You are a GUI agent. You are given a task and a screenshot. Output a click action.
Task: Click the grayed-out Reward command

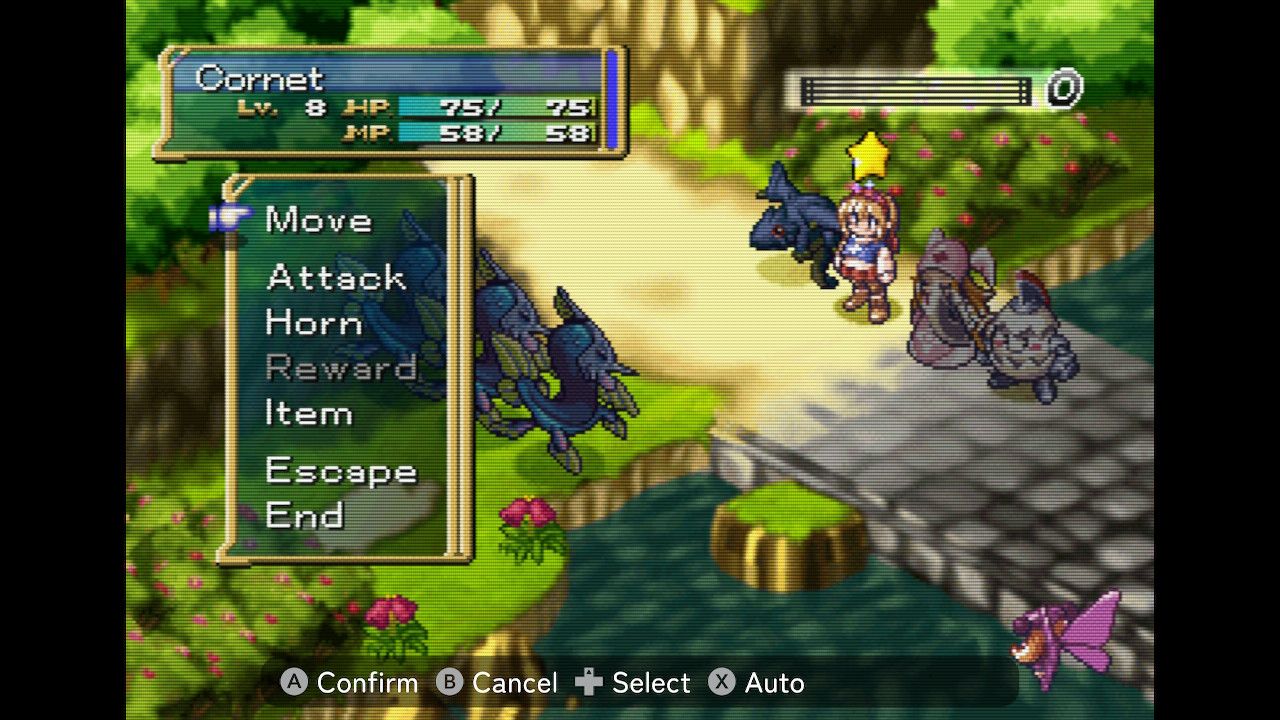point(345,368)
